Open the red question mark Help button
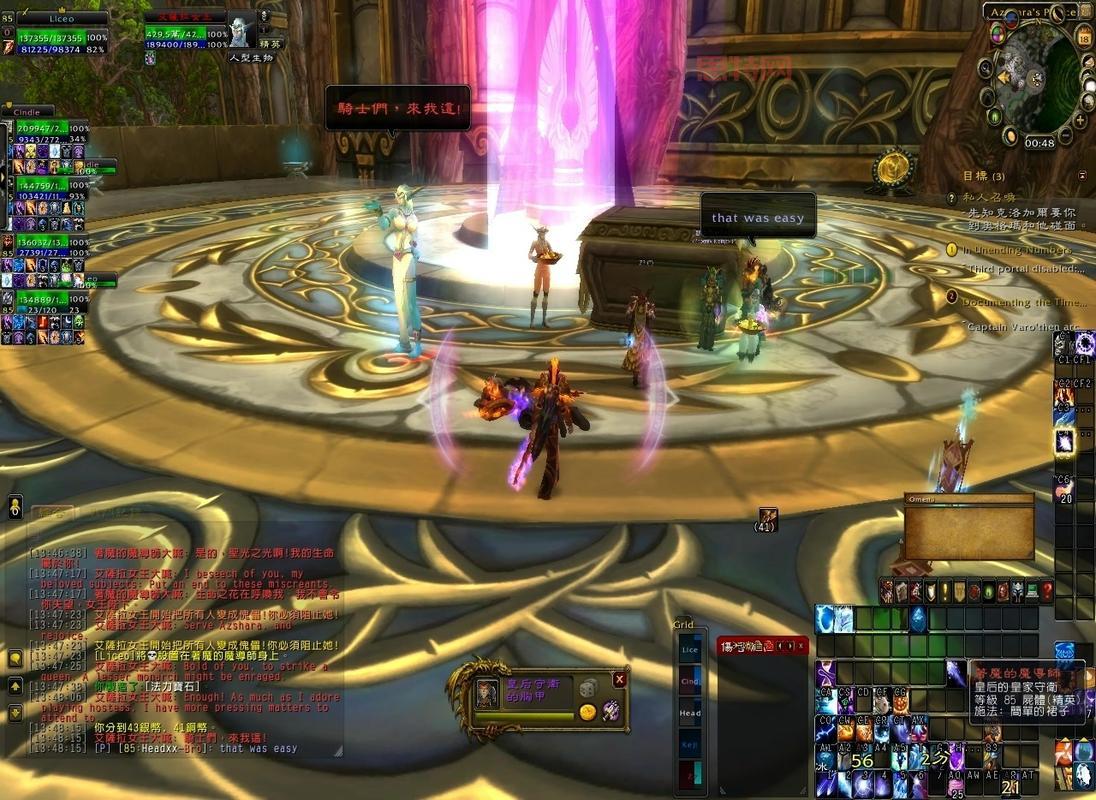The width and height of the screenshot is (1096, 800). (1047, 591)
